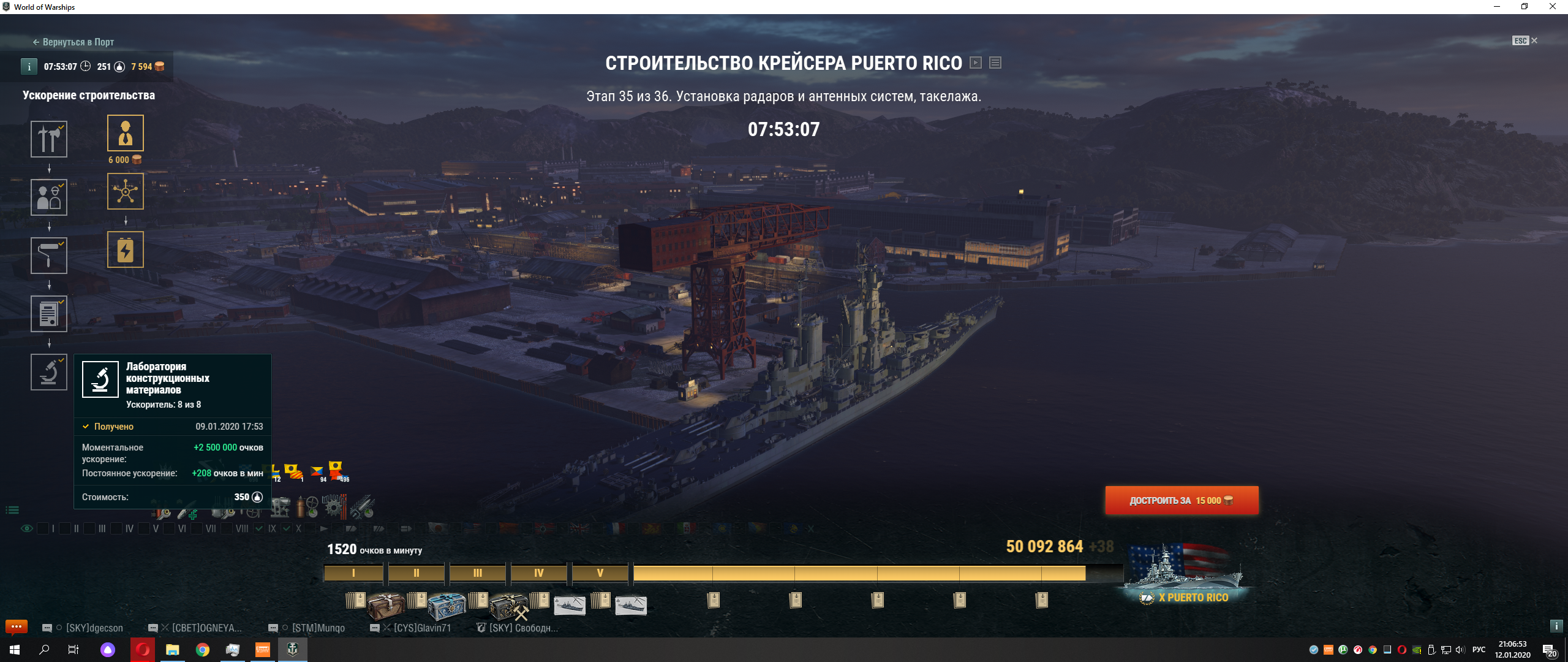Play the Puerto Rico construction video
This screenshot has width=1568, height=662.
click(x=976, y=63)
